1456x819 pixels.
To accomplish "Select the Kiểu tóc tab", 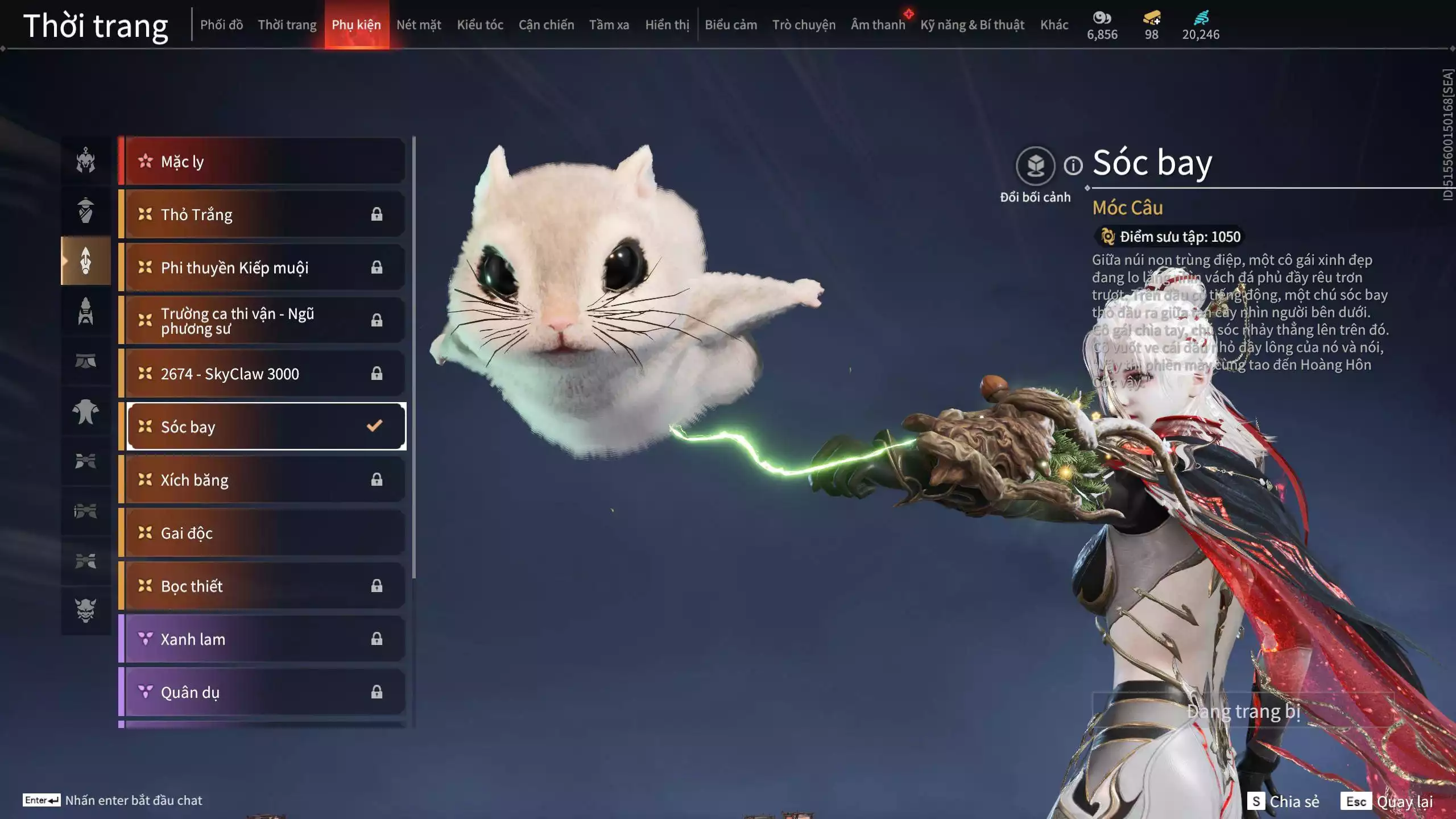I will 480,25.
